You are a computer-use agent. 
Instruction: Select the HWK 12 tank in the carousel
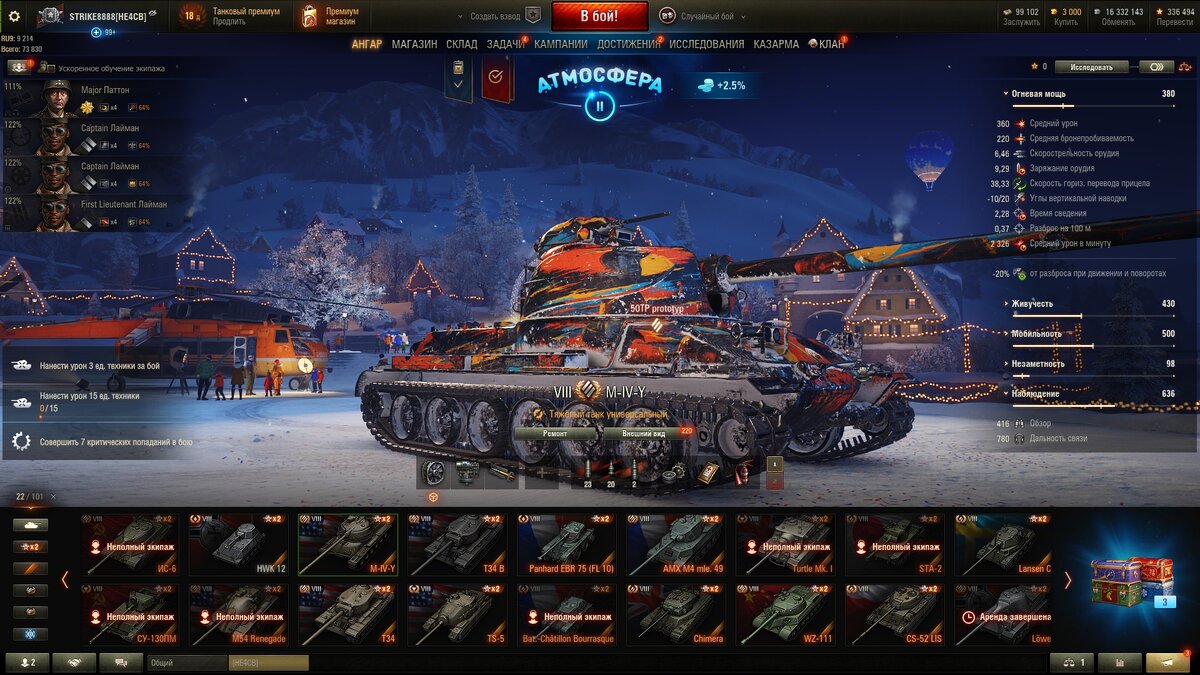tap(239, 545)
